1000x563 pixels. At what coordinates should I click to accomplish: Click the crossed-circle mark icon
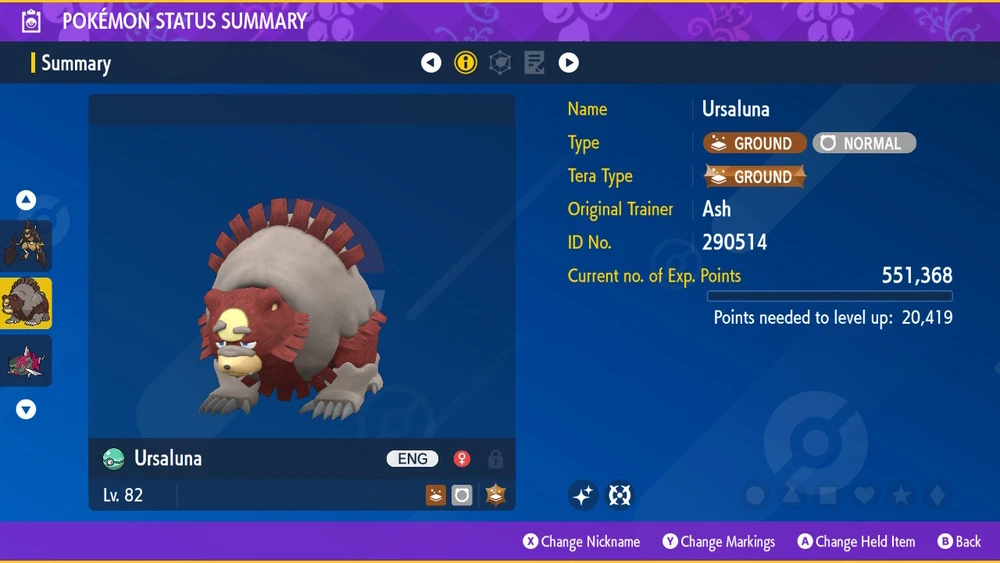tap(620, 495)
